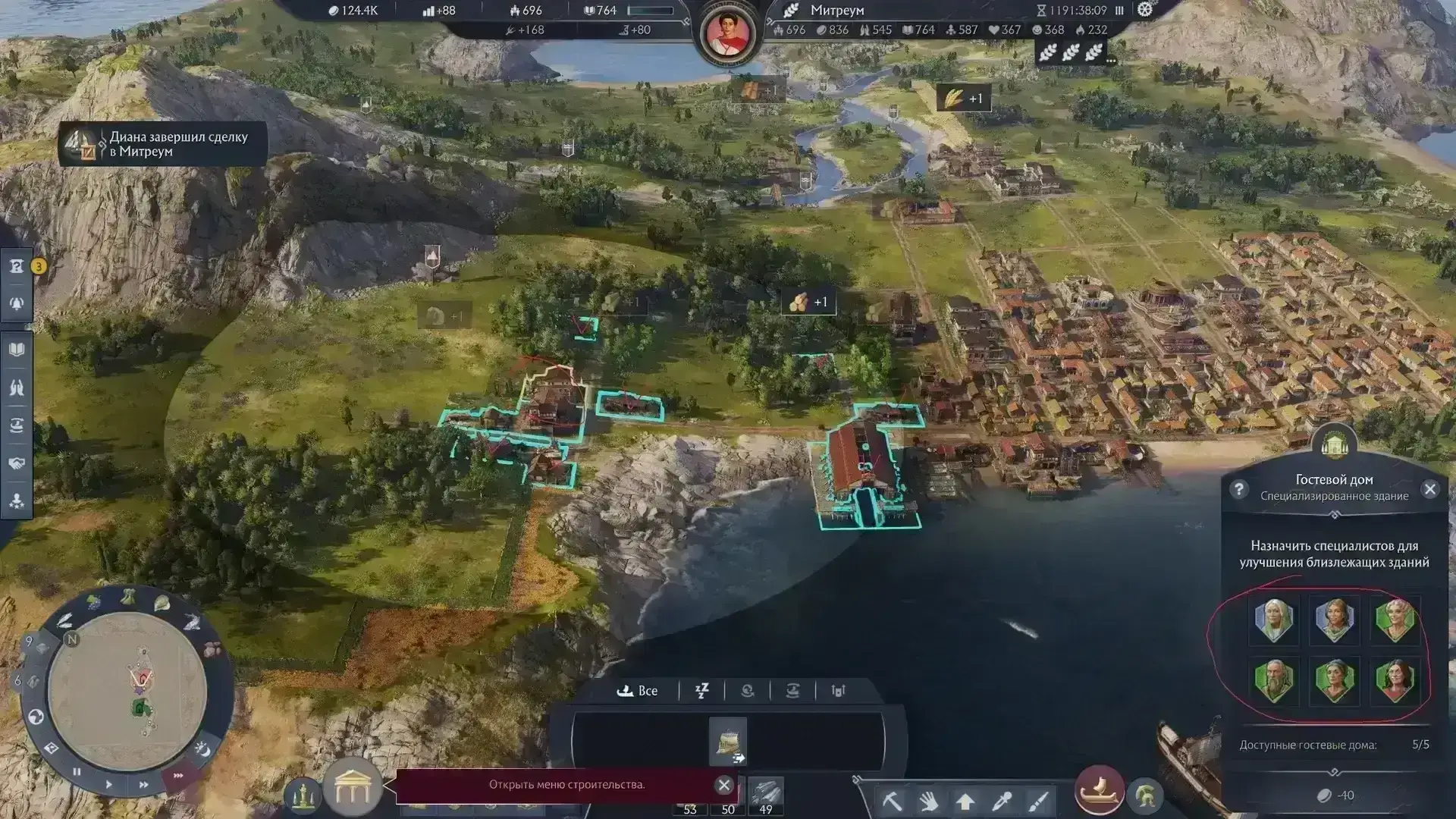Pause the game speed
Image resolution: width=1456 pixels, height=819 pixels.
(x=77, y=772)
